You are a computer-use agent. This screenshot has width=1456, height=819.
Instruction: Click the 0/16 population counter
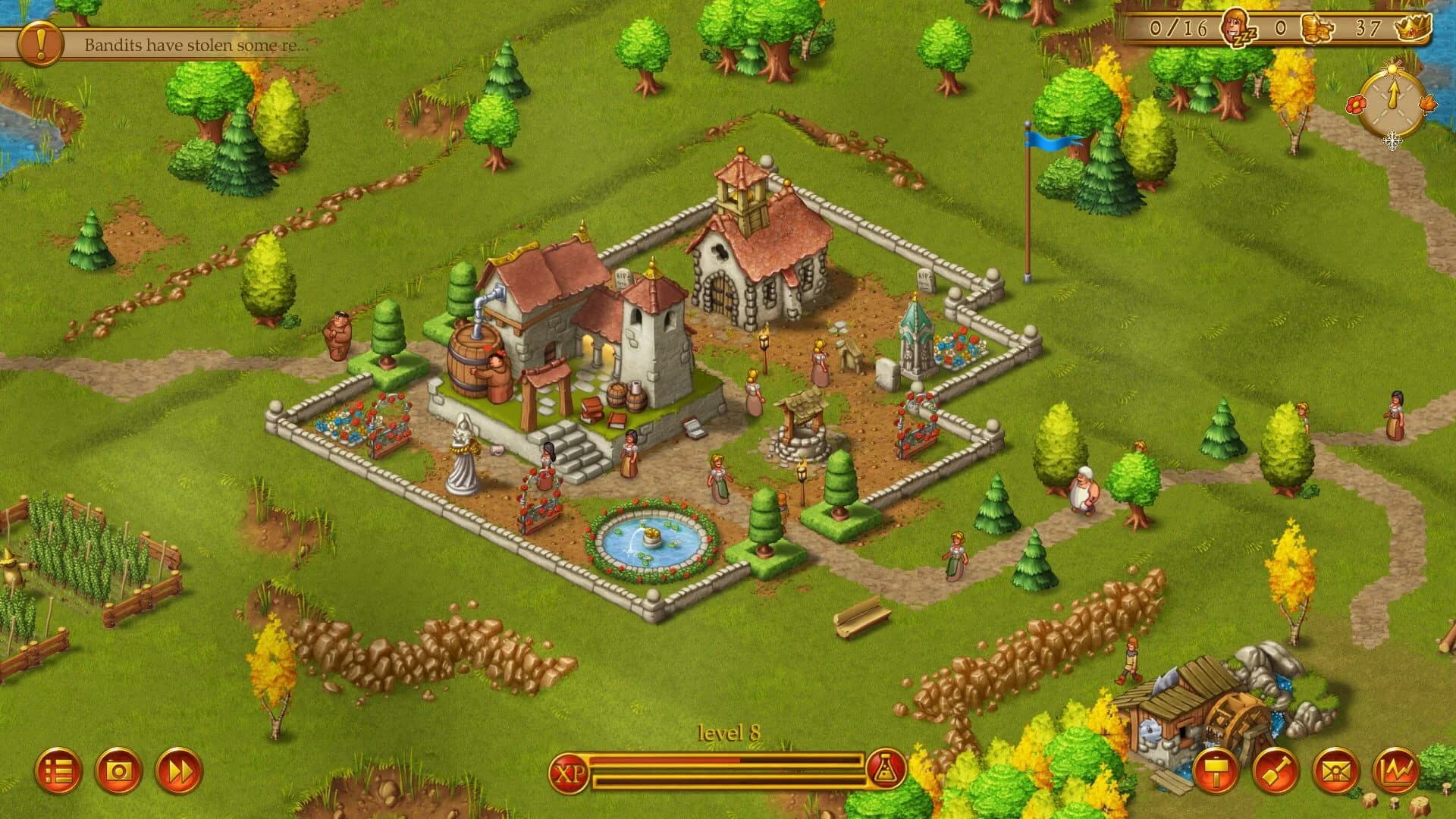pyautogui.click(x=1178, y=27)
